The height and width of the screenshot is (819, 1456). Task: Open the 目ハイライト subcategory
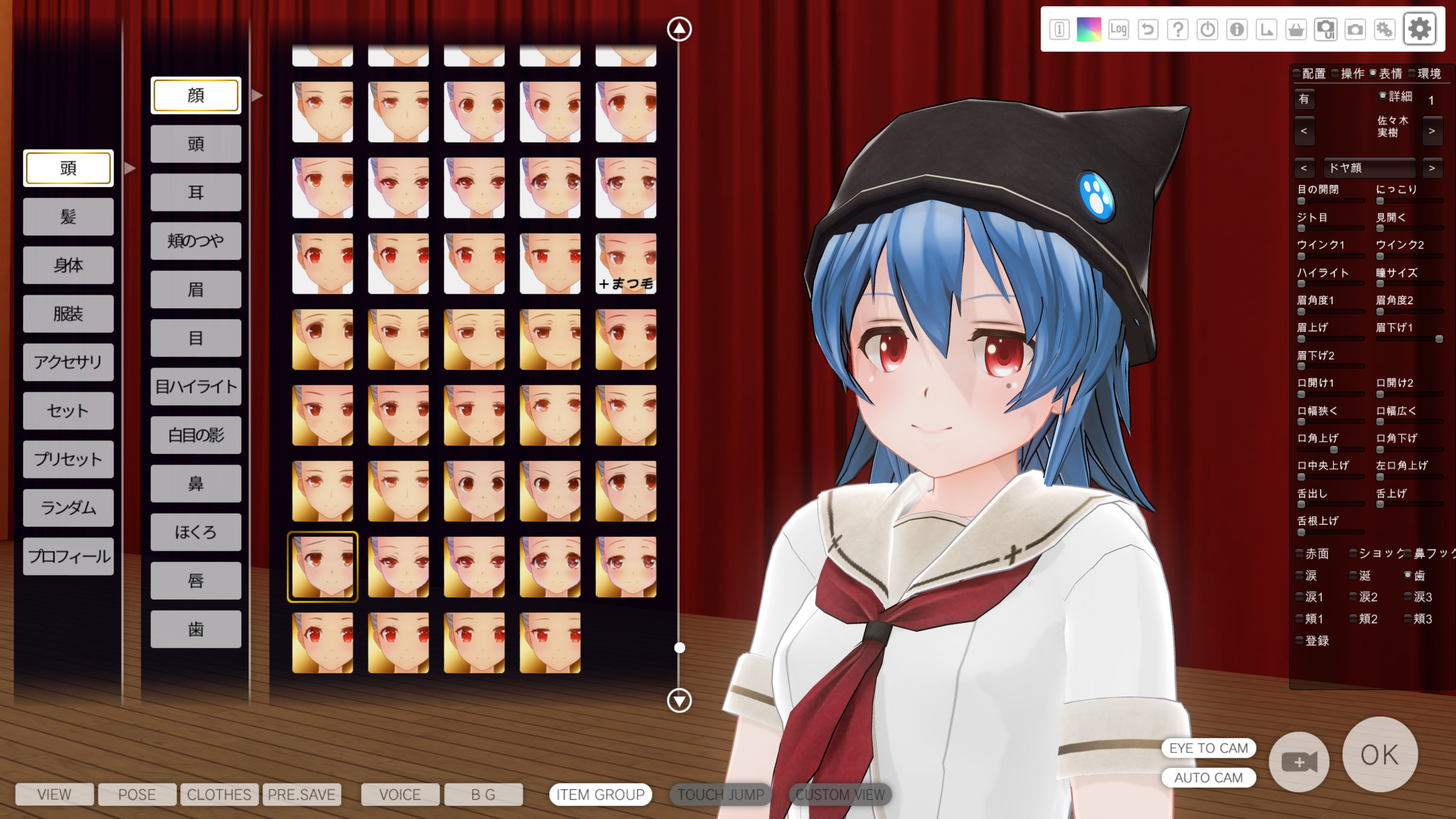196,387
